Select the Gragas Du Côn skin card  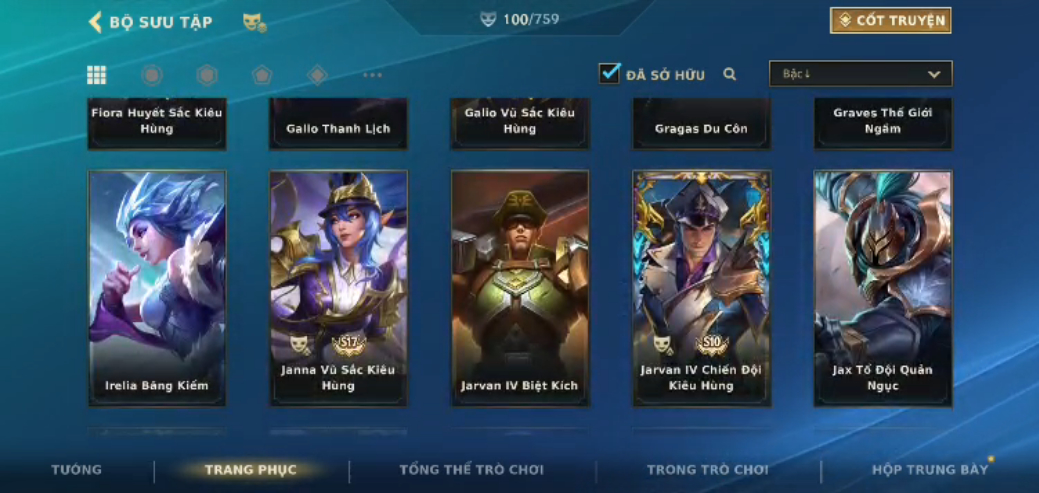pyautogui.click(x=701, y=125)
